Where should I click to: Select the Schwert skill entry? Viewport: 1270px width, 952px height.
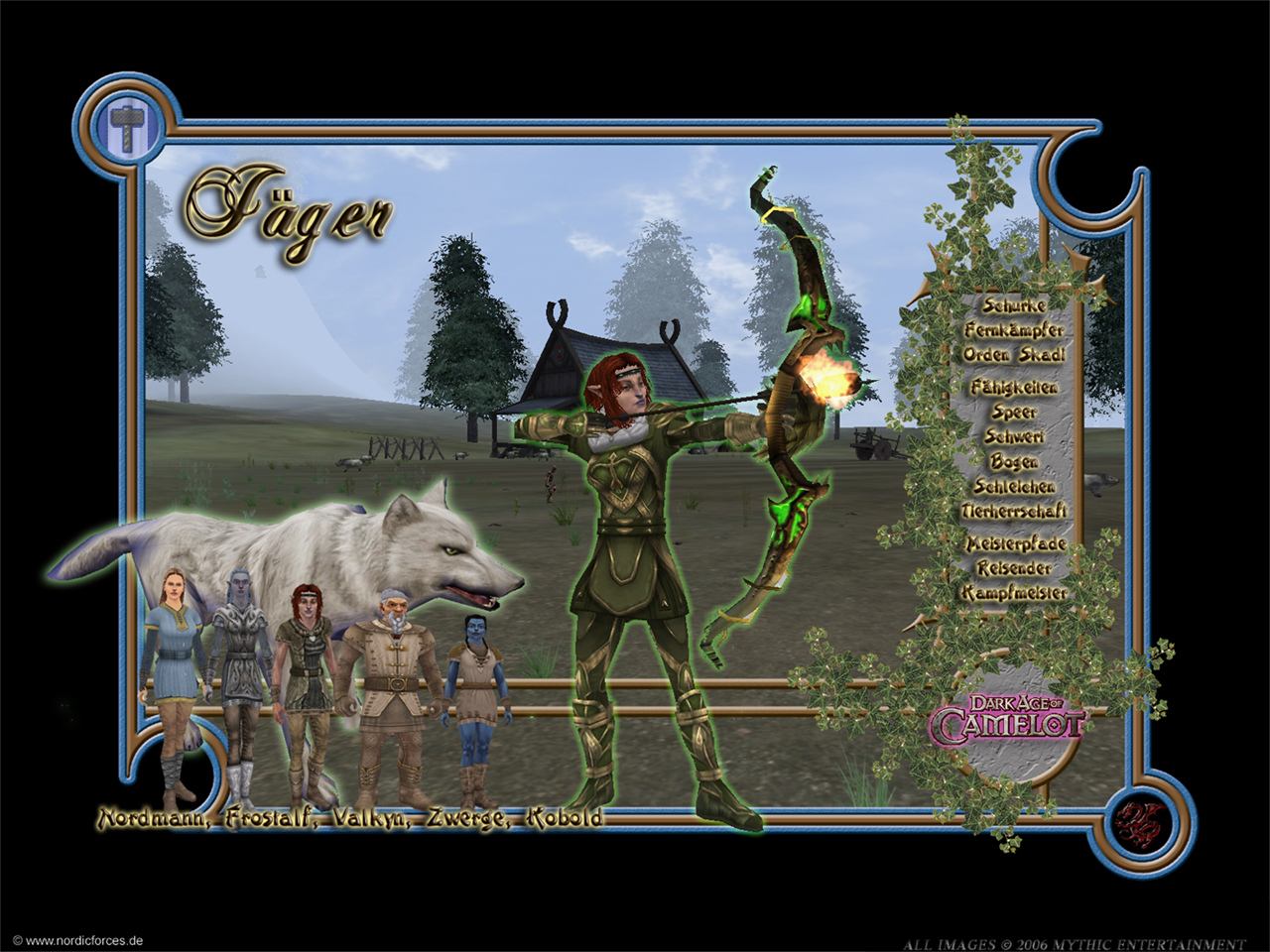tap(1014, 436)
